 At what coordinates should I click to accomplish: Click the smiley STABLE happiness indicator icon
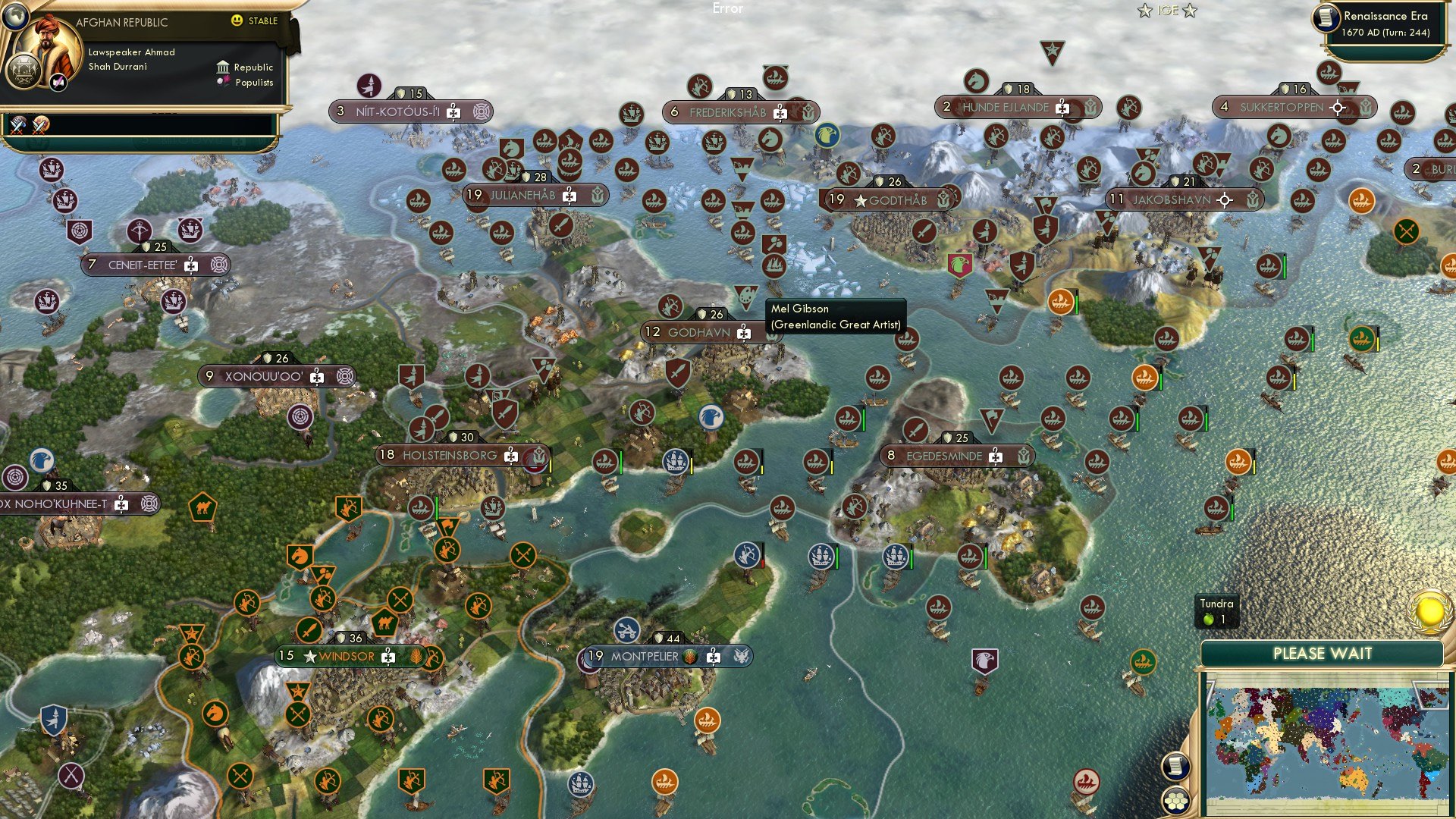[237, 21]
